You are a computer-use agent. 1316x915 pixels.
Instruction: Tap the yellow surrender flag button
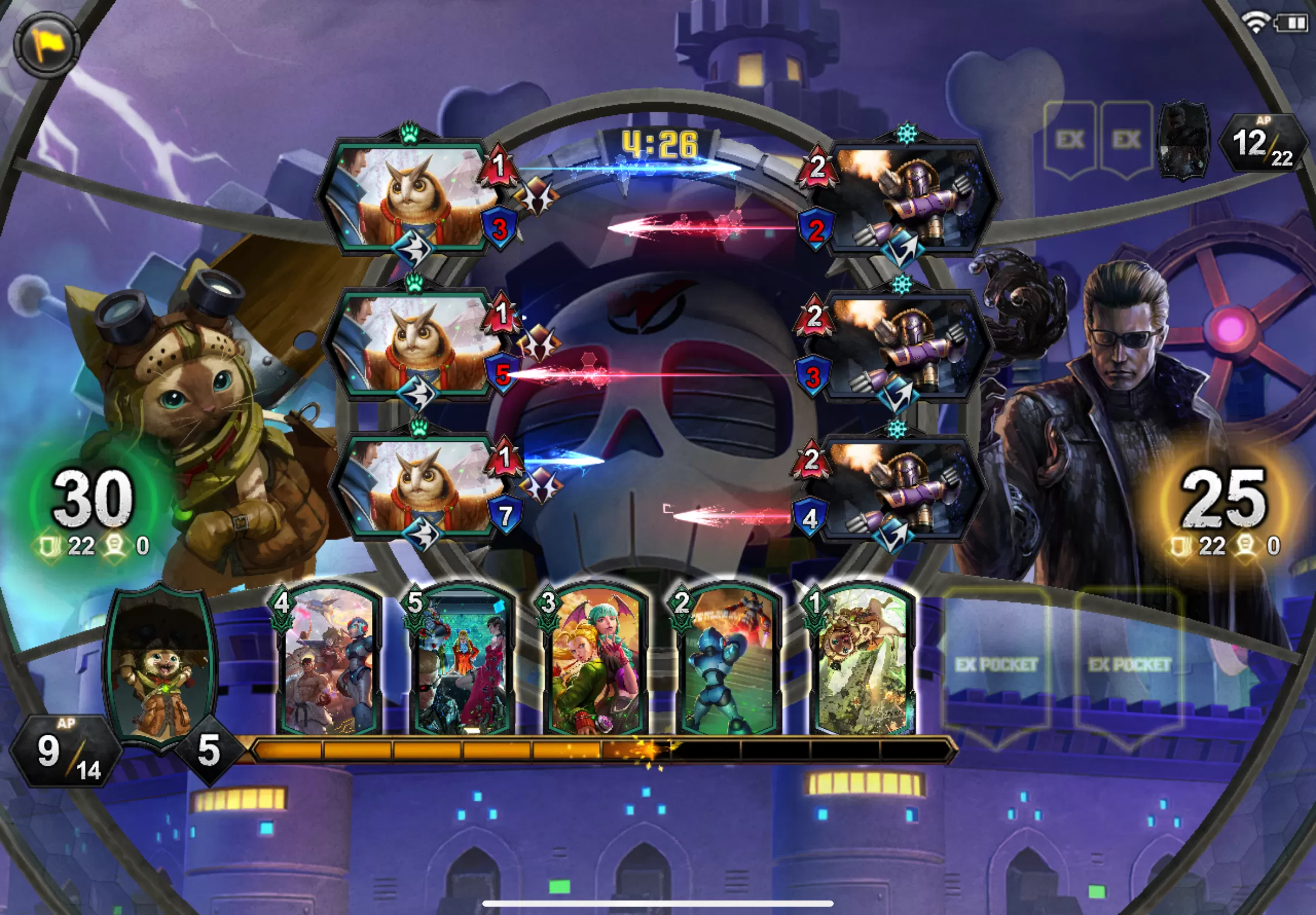click(46, 45)
